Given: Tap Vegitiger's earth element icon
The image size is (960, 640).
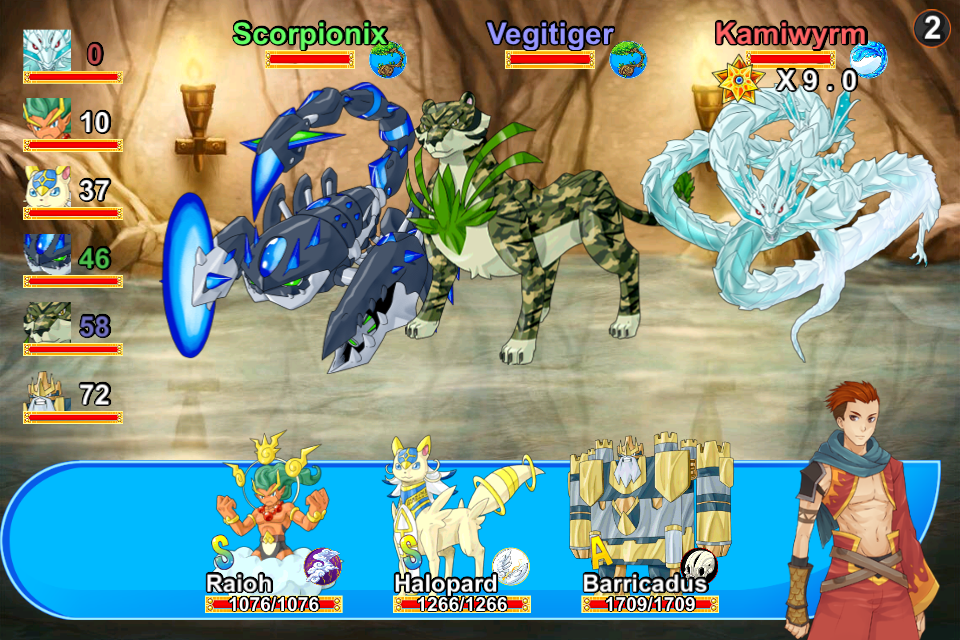Looking at the screenshot, I should [628, 60].
